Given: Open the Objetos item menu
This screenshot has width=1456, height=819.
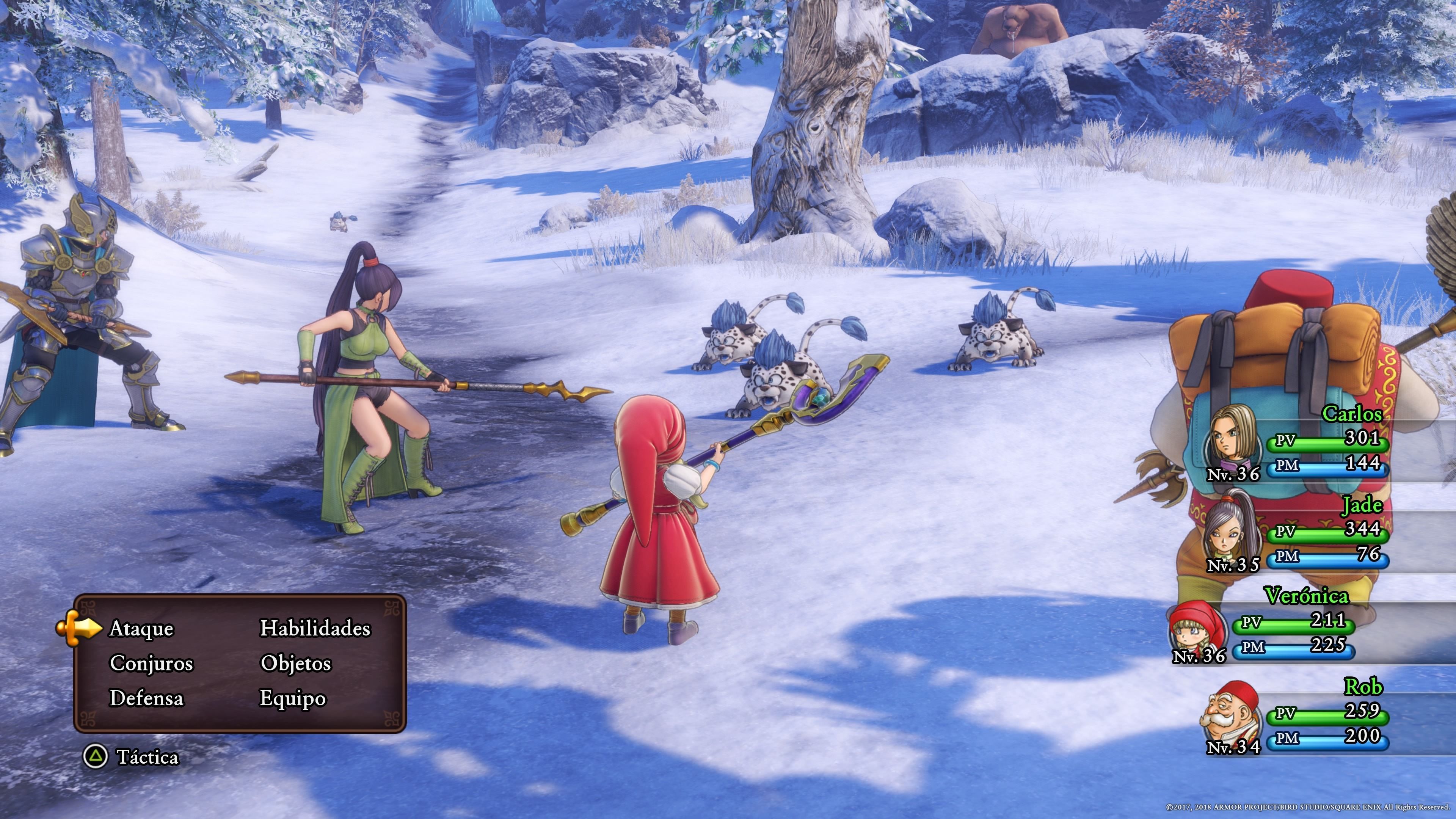Looking at the screenshot, I should tap(295, 664).
